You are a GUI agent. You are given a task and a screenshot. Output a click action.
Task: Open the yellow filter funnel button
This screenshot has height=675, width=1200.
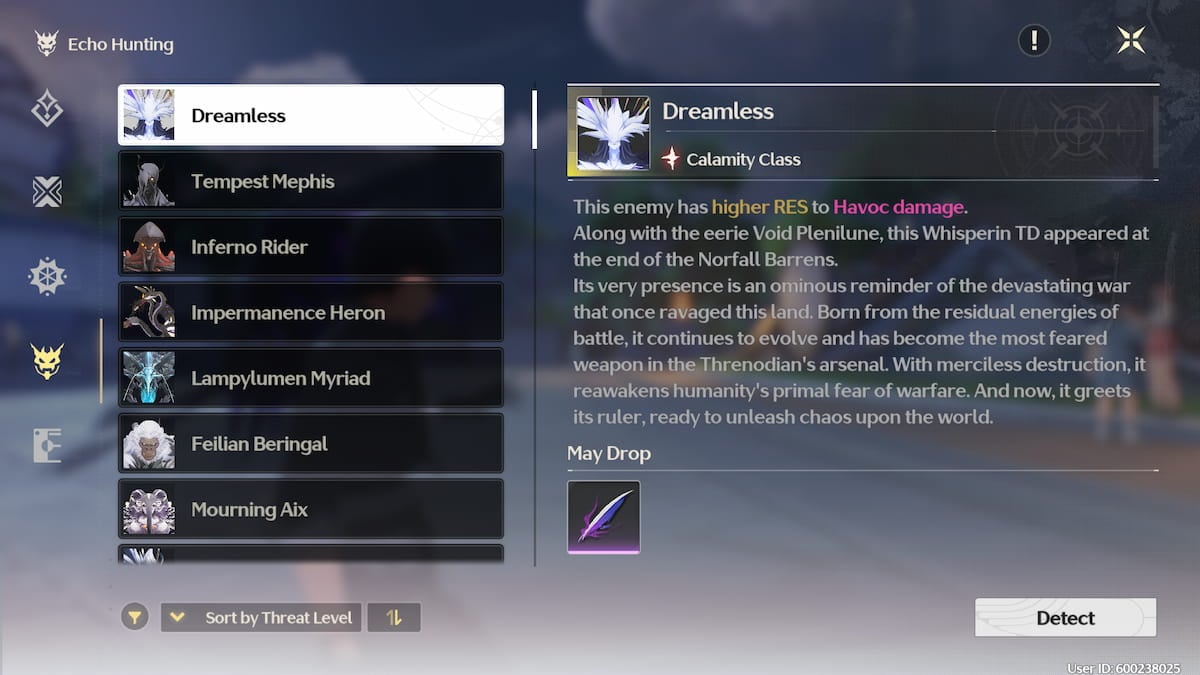coord(135,617)
